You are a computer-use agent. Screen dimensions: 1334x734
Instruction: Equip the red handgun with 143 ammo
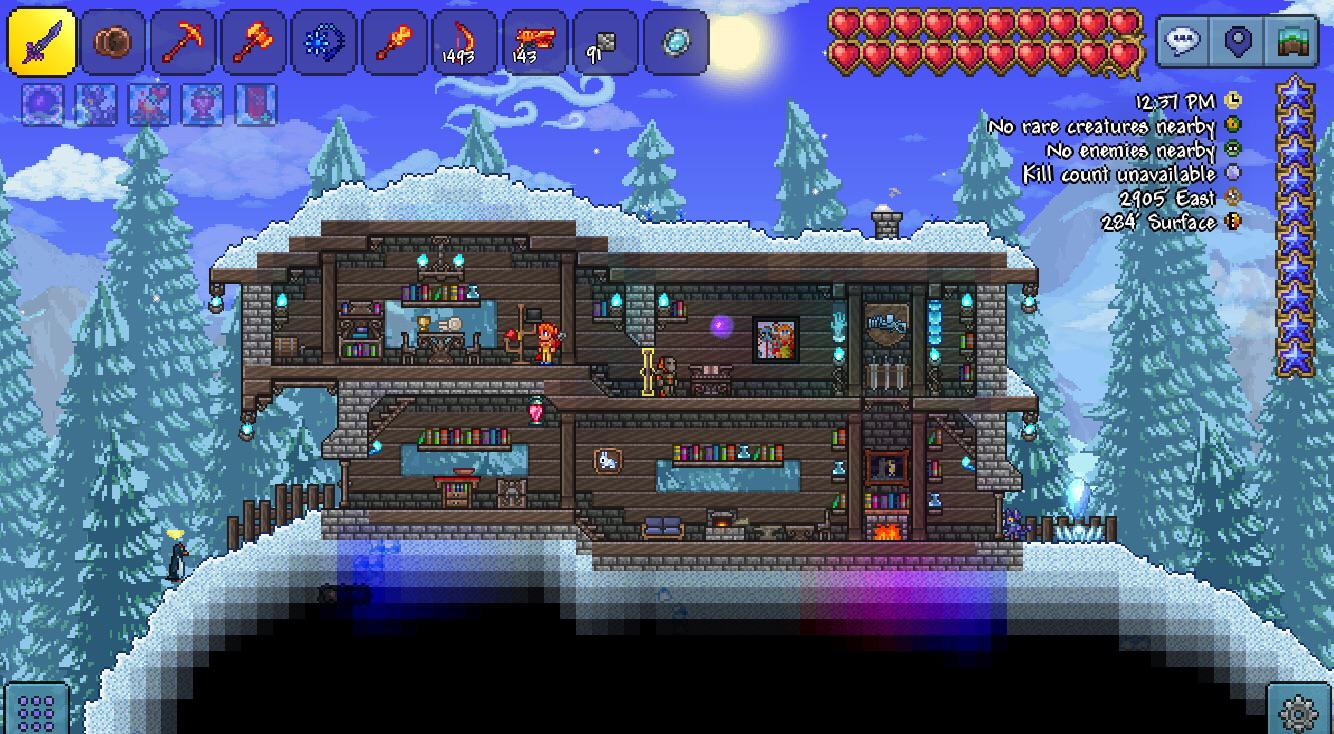pos(533,42)
